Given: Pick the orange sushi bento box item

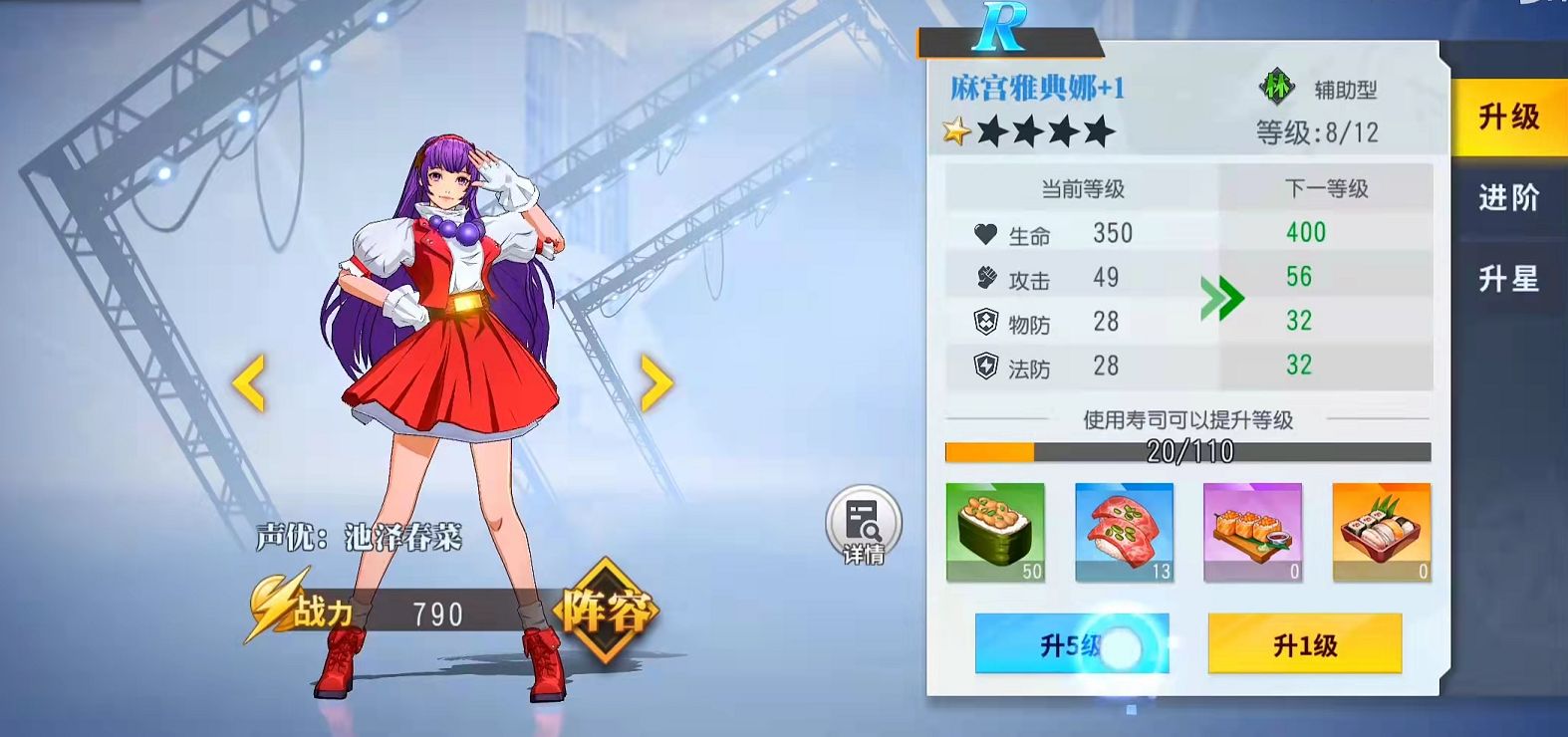Looking at the screenshot, I should tap(1381, 532).
